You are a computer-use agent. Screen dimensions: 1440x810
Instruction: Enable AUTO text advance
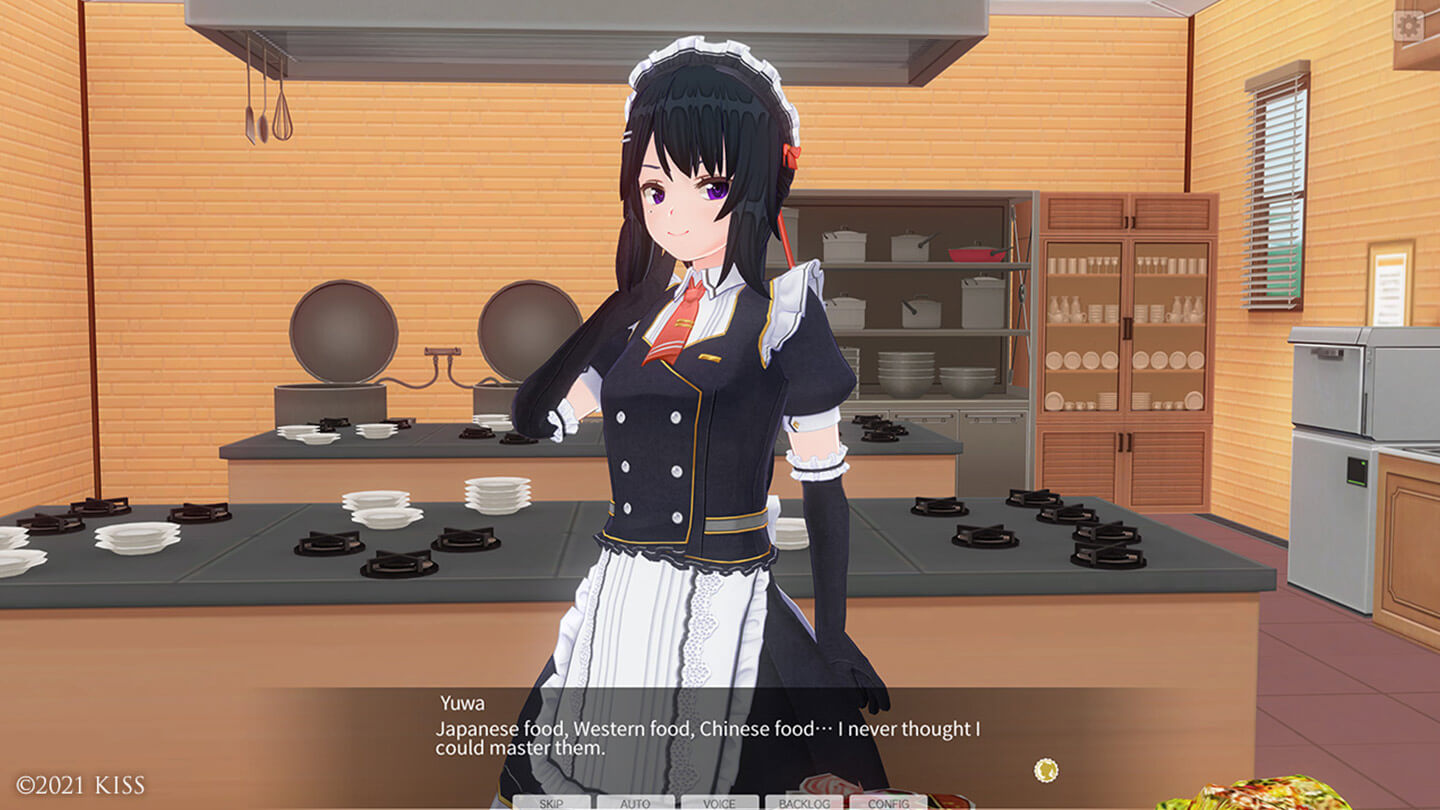click(635, 803)
